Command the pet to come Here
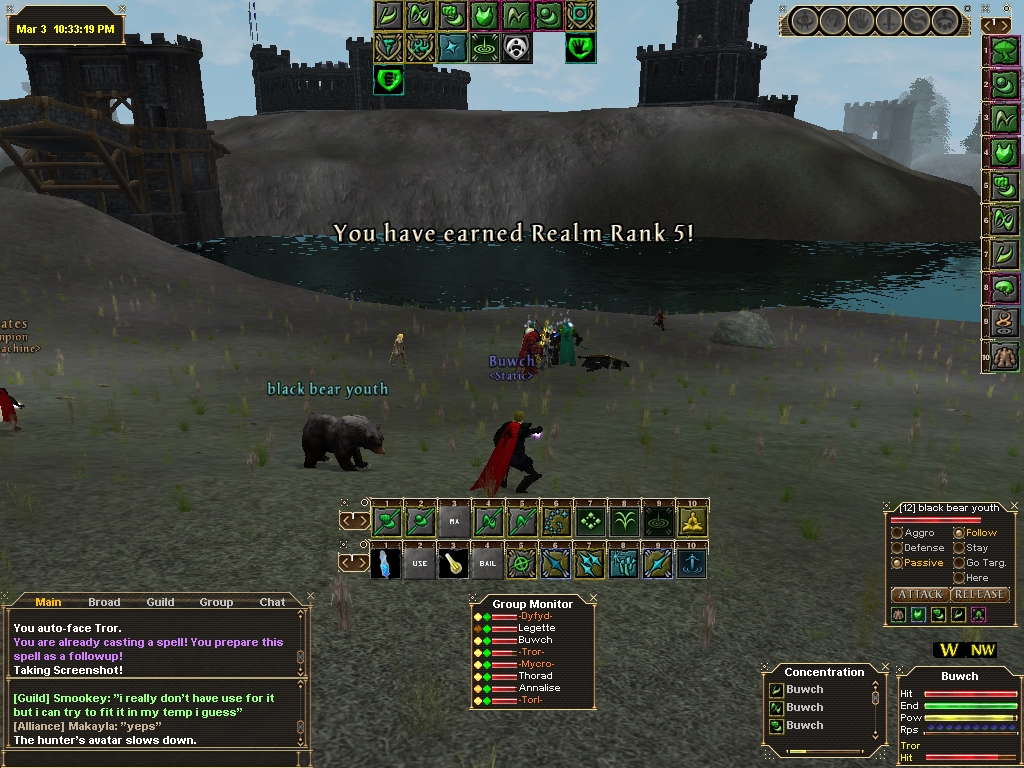Viewport: 1024px width, 768px height. point(959,578)
